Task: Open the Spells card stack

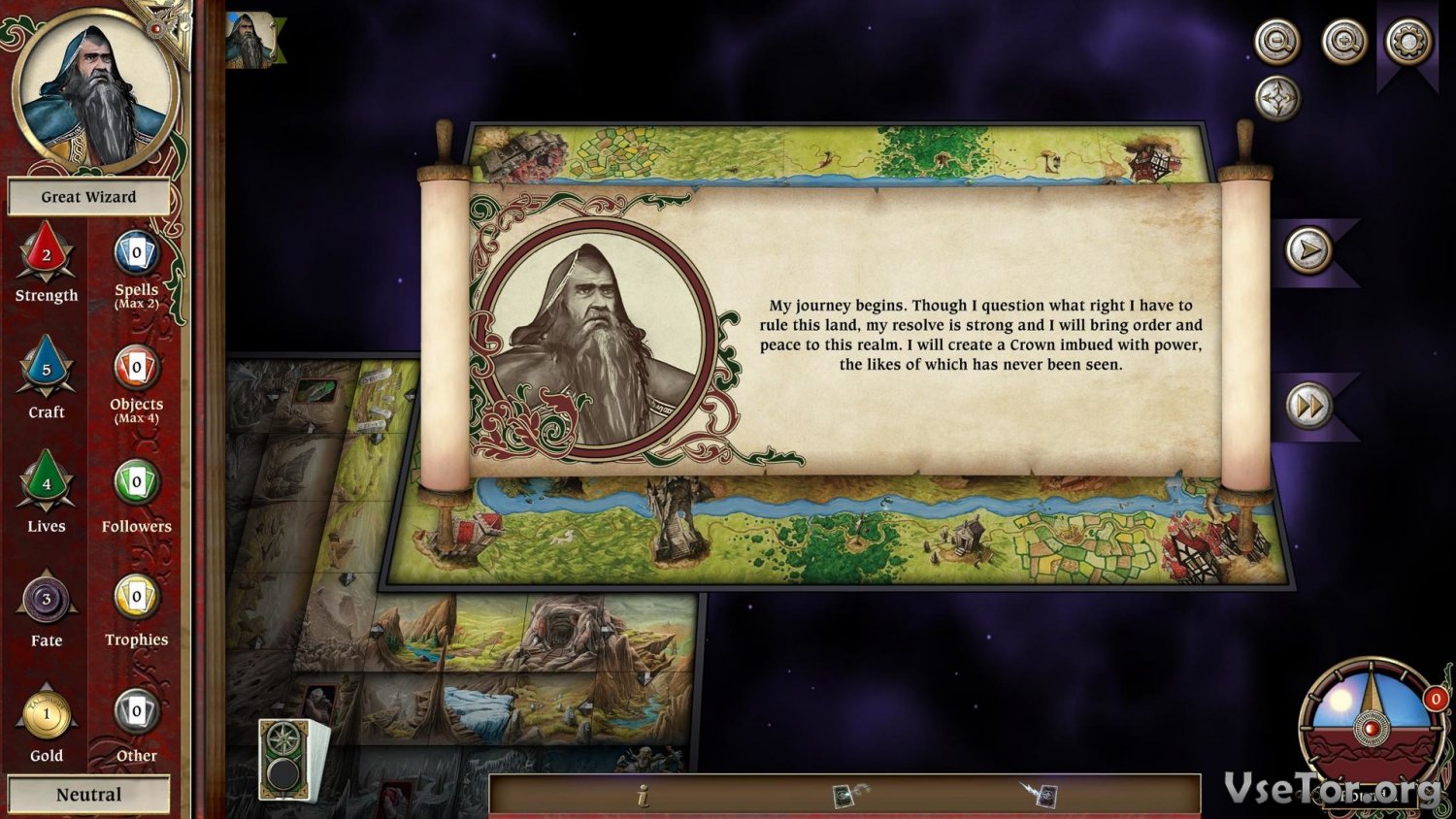Action: tap(136, 254)
